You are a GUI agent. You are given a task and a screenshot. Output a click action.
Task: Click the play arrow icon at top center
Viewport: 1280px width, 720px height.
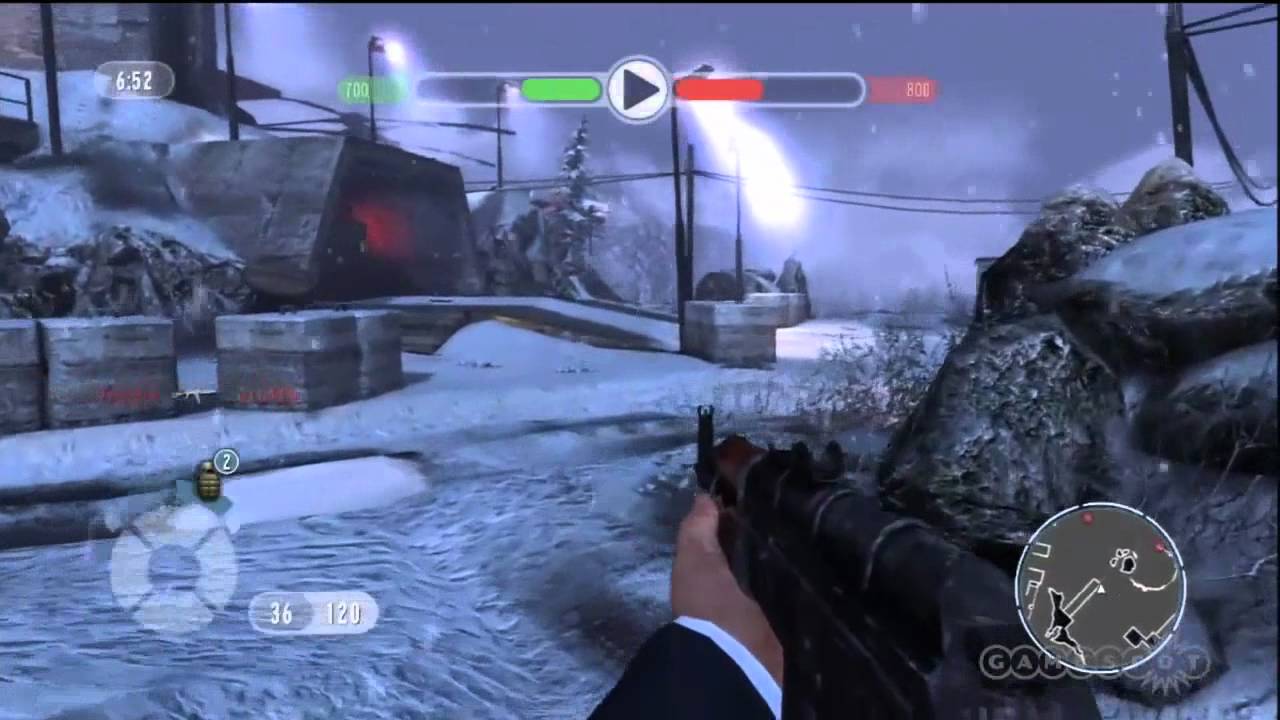(638, 90)
